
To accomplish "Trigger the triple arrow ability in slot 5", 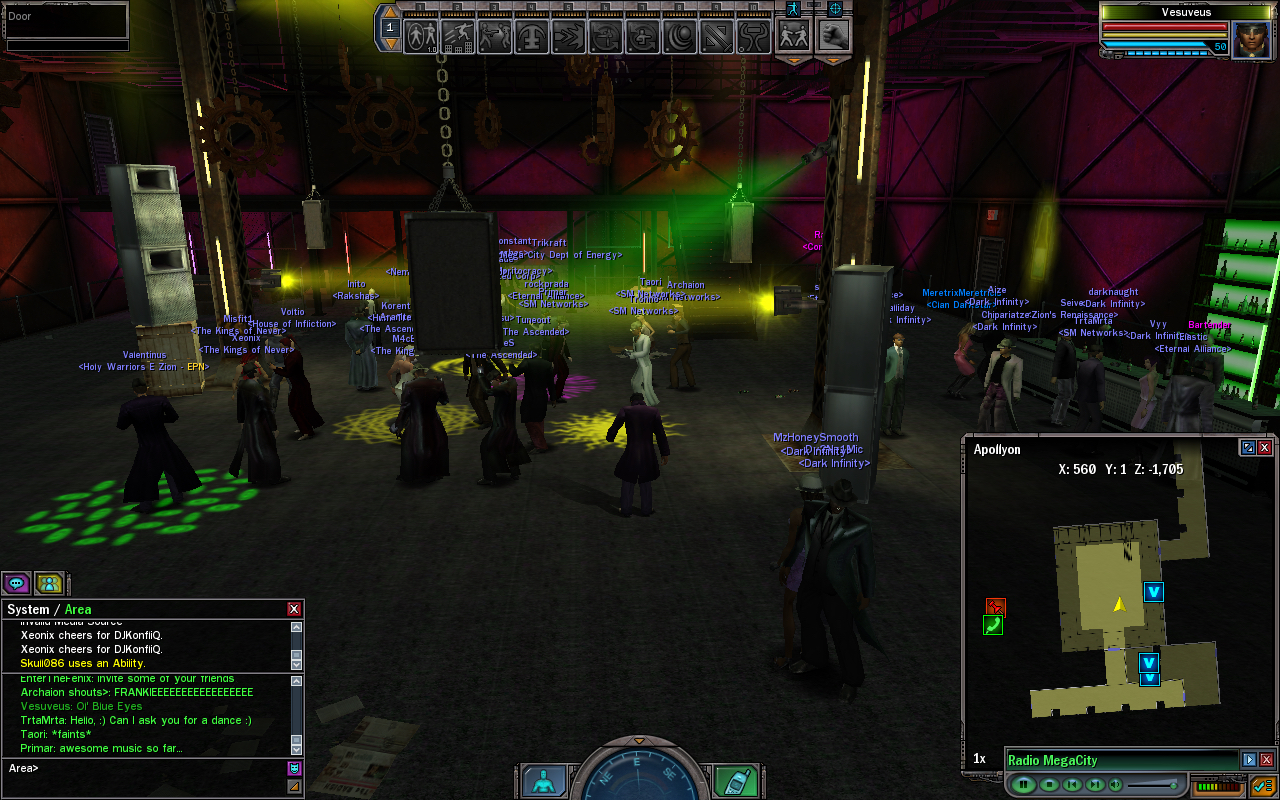I will (569, 36).
